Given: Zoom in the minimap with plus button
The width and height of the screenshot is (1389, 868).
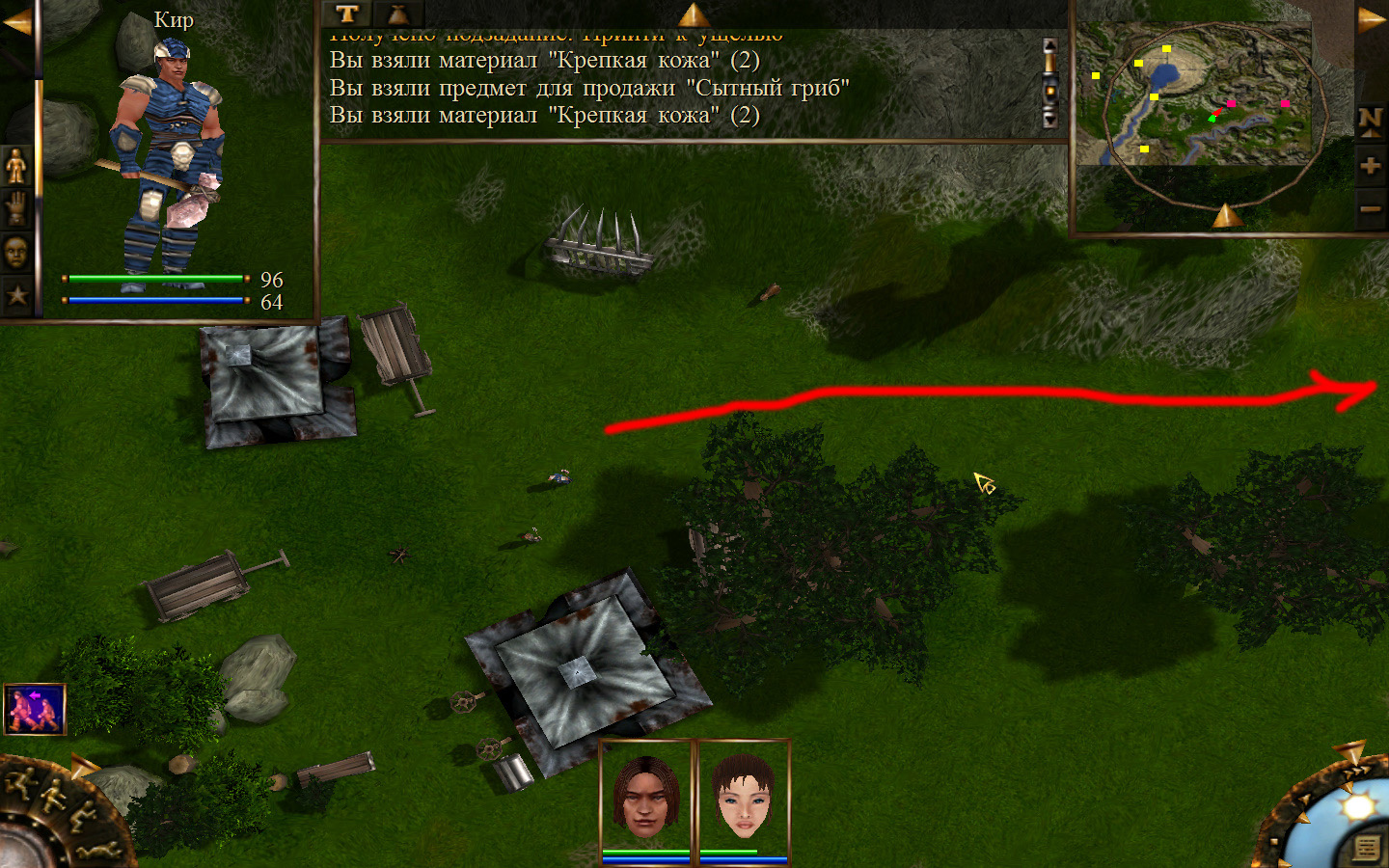Looking at the screenshot, I should [1370, 166].
